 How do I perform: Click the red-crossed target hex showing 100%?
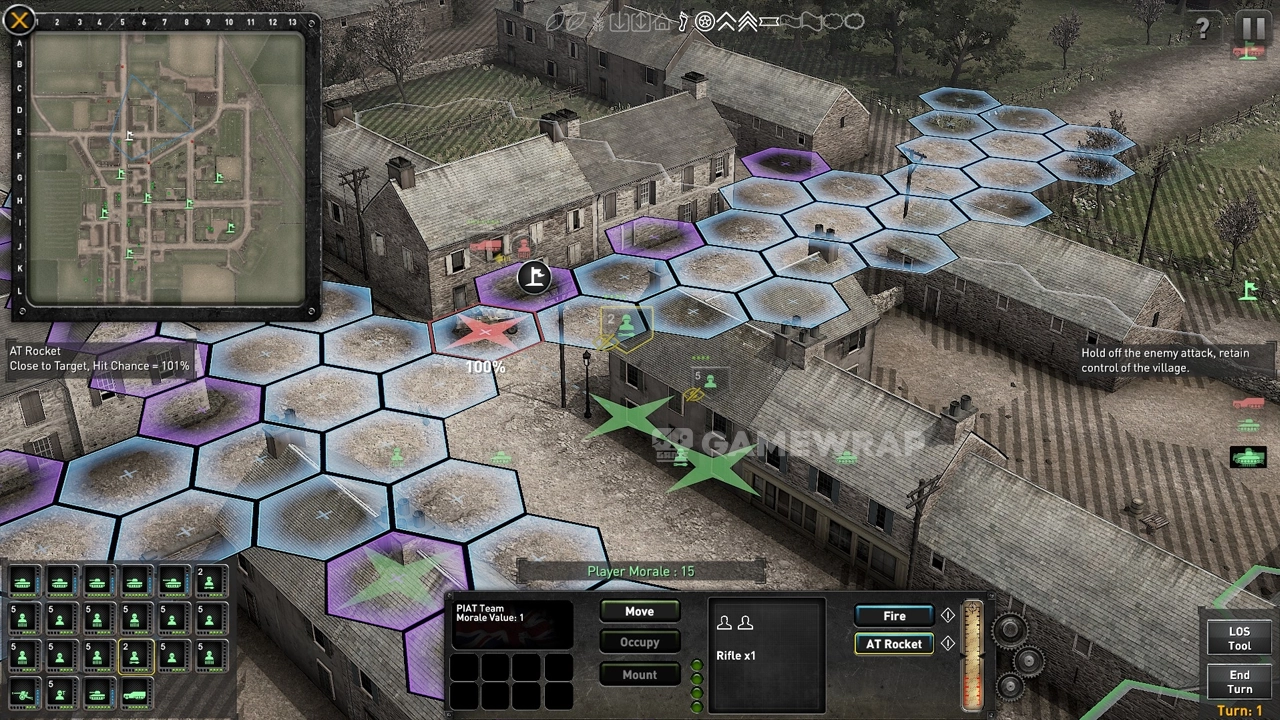485,332
